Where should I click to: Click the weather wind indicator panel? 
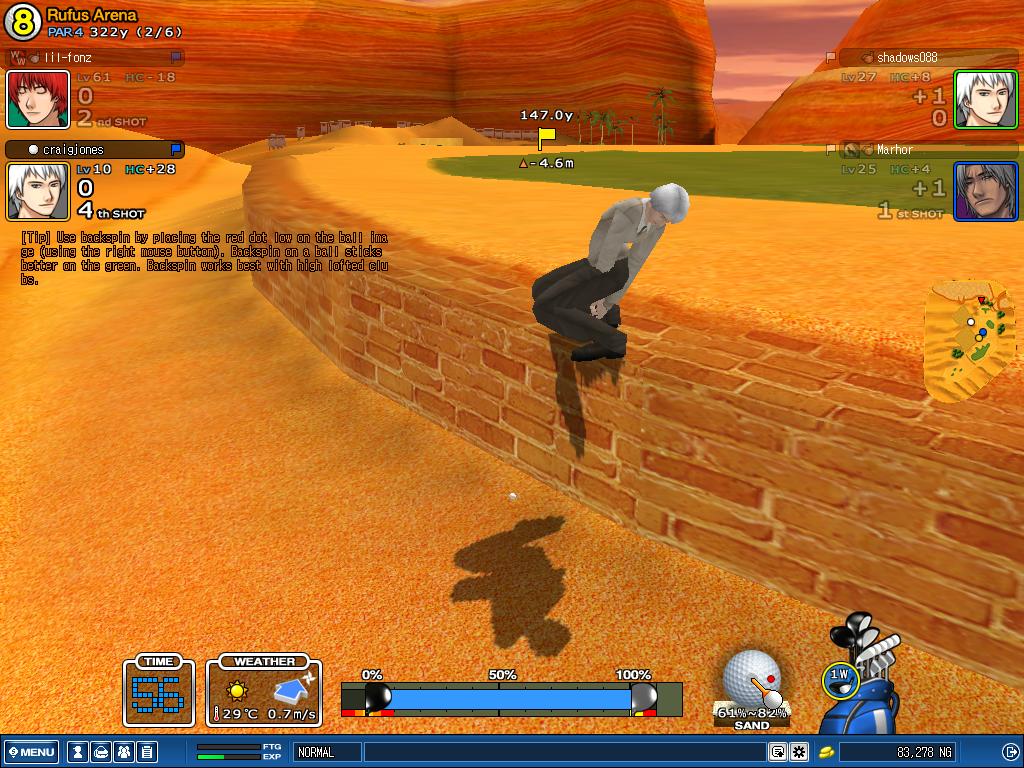[x=264, y=691]
